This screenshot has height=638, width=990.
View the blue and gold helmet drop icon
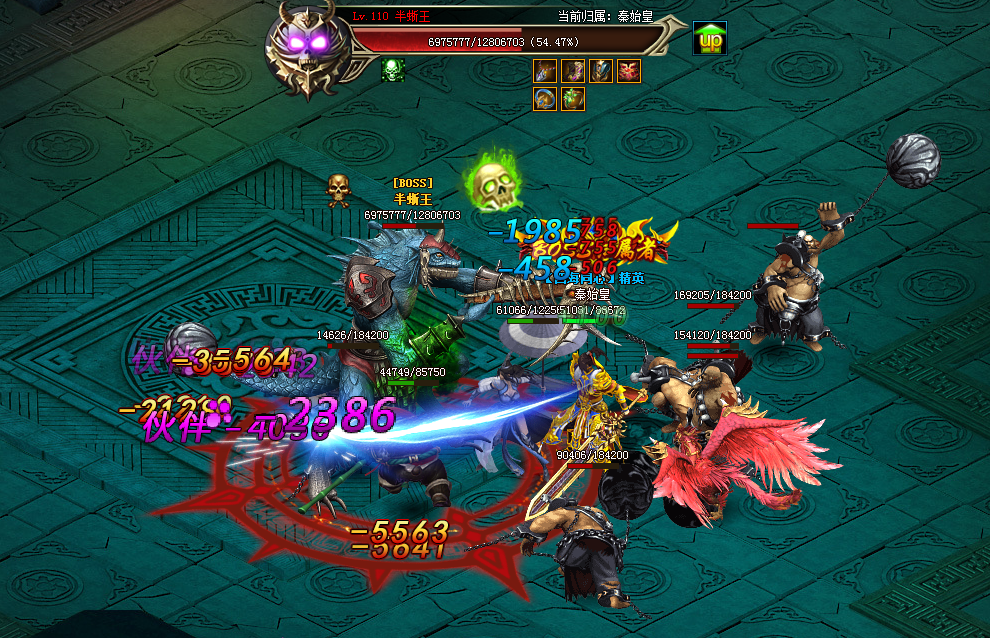601,71
